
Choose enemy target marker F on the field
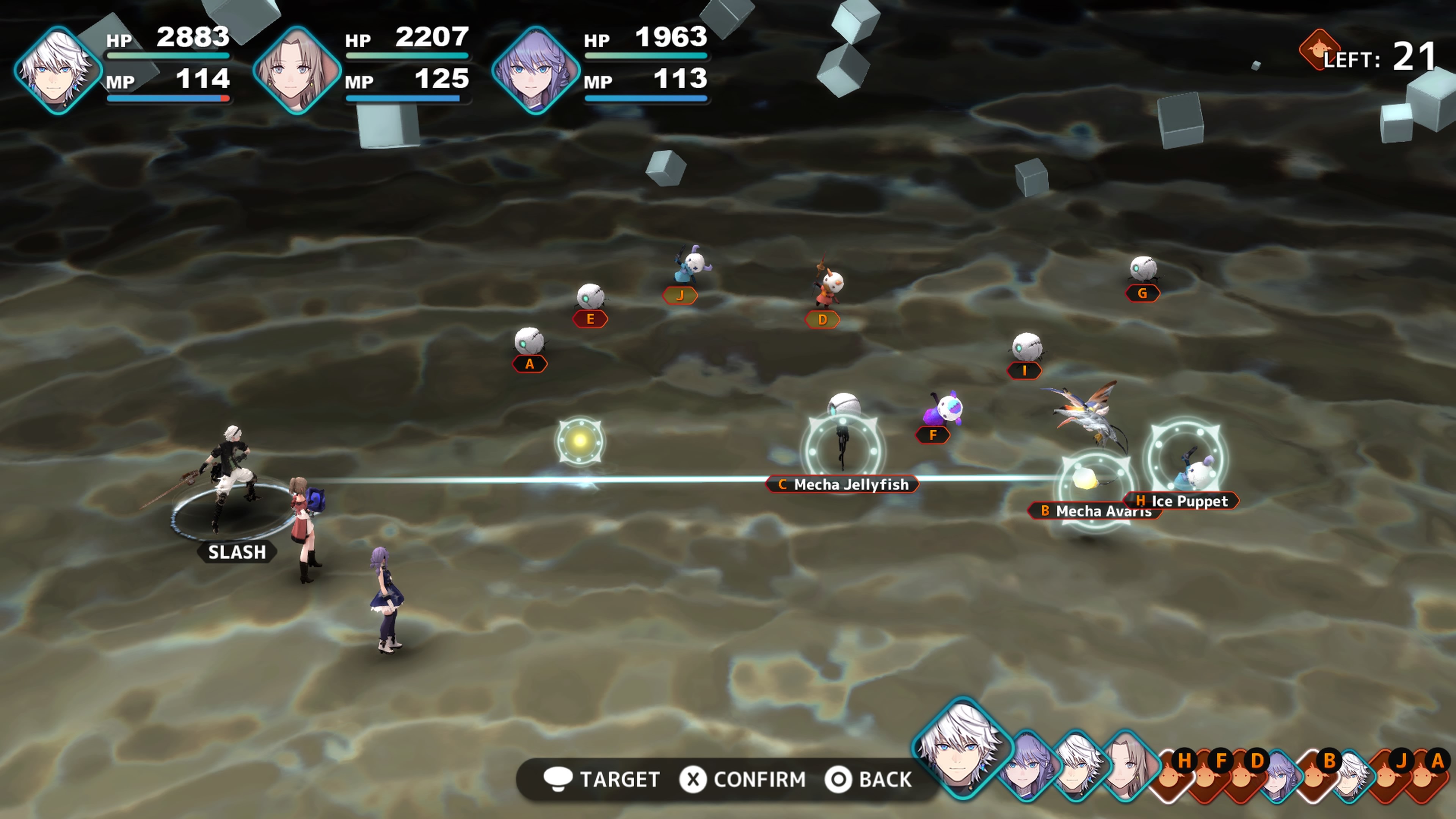(x=933, y=435)
